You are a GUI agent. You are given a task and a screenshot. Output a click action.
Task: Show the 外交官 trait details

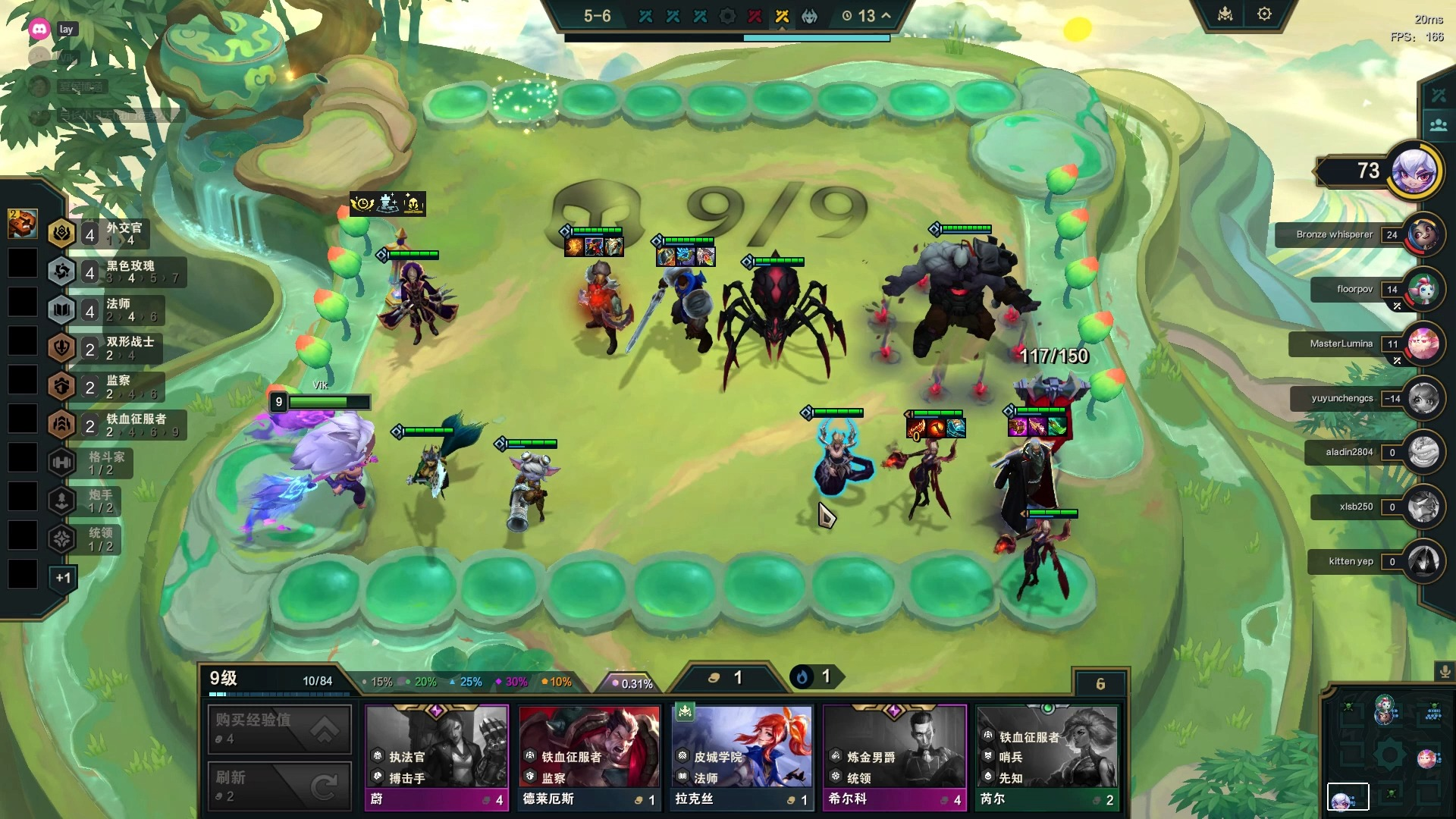pyautogui.click(x=114, y=233)
